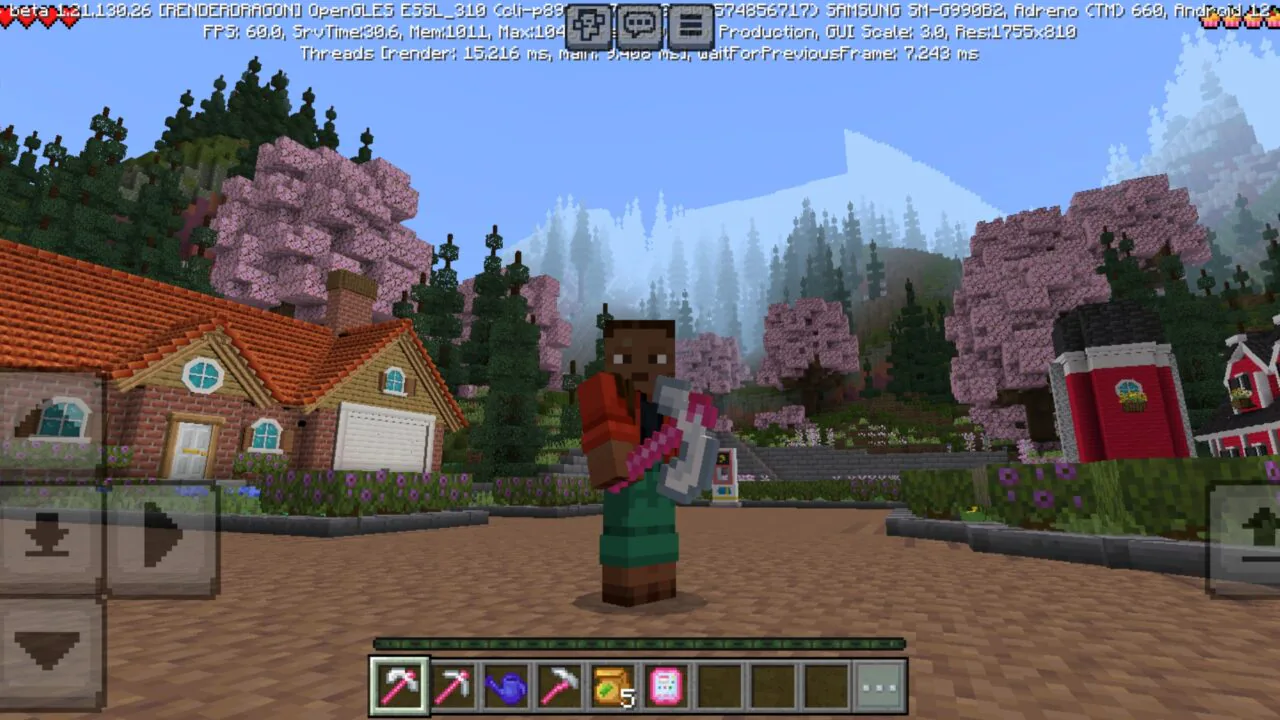Select the pink axe in the hotbar
Screen dimensions: 1280x720
pyautogui.click(x=561, y=684)
